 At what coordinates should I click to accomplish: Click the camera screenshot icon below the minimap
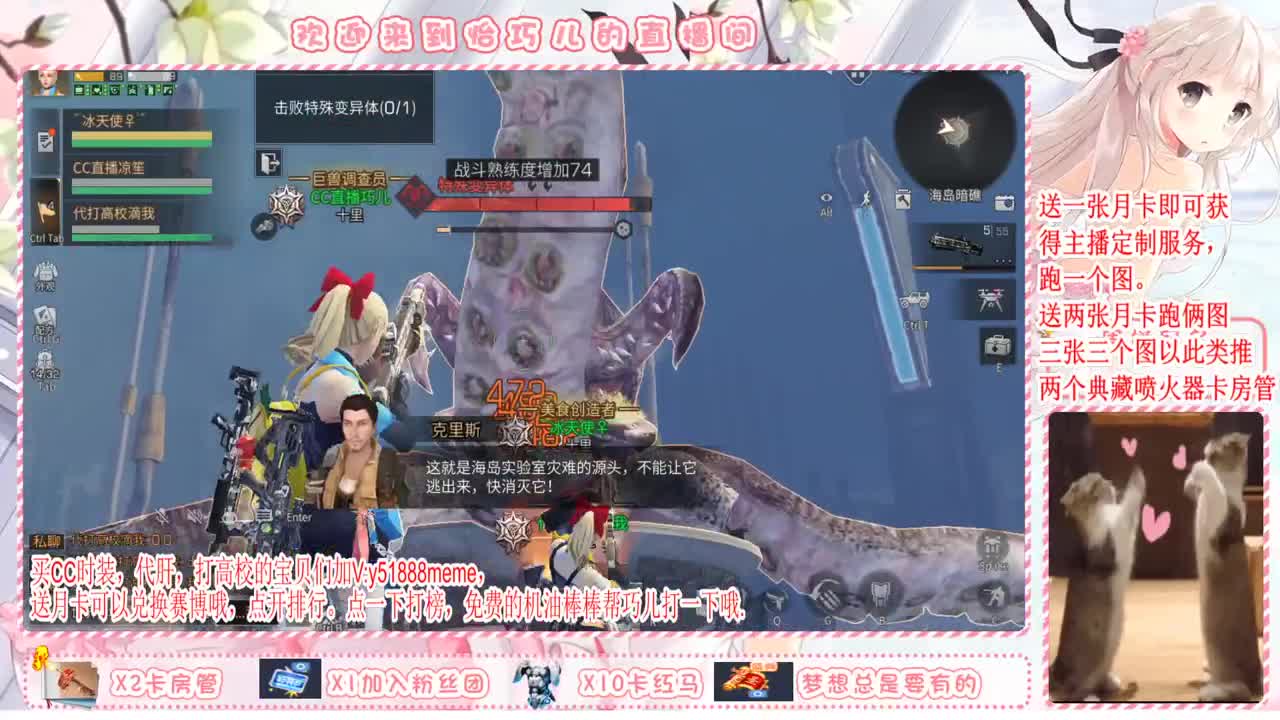tap(1003, 202)
